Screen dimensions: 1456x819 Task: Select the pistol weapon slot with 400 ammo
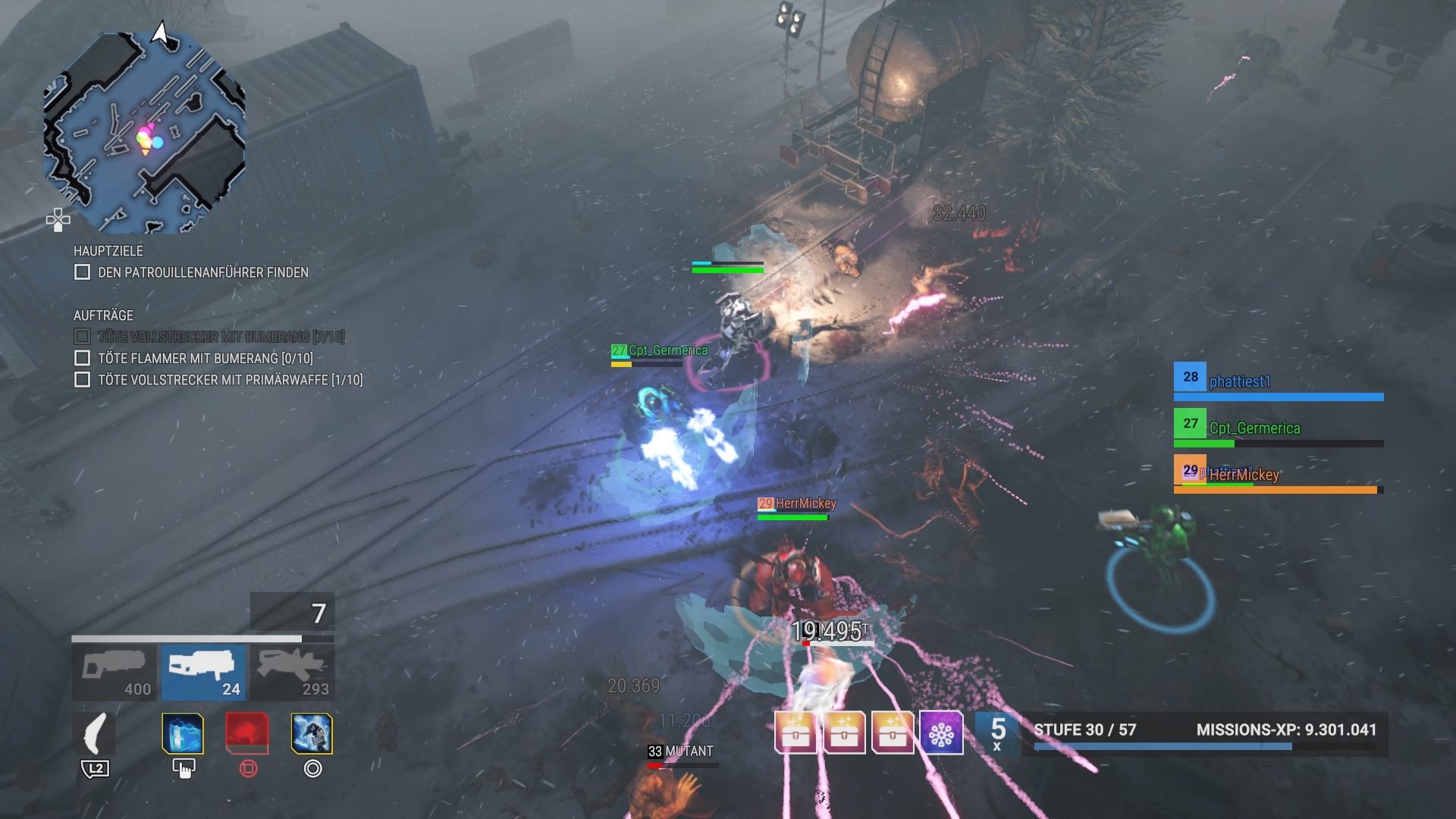tap(115, 669)
